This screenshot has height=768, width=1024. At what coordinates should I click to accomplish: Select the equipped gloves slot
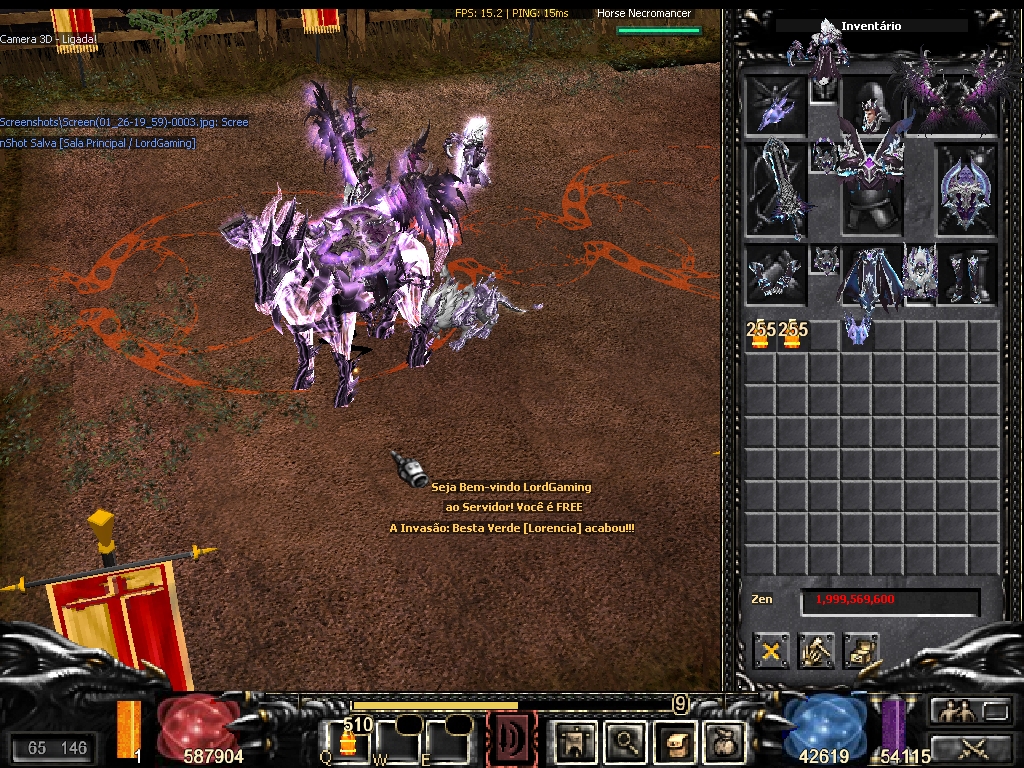coord(776,276)
